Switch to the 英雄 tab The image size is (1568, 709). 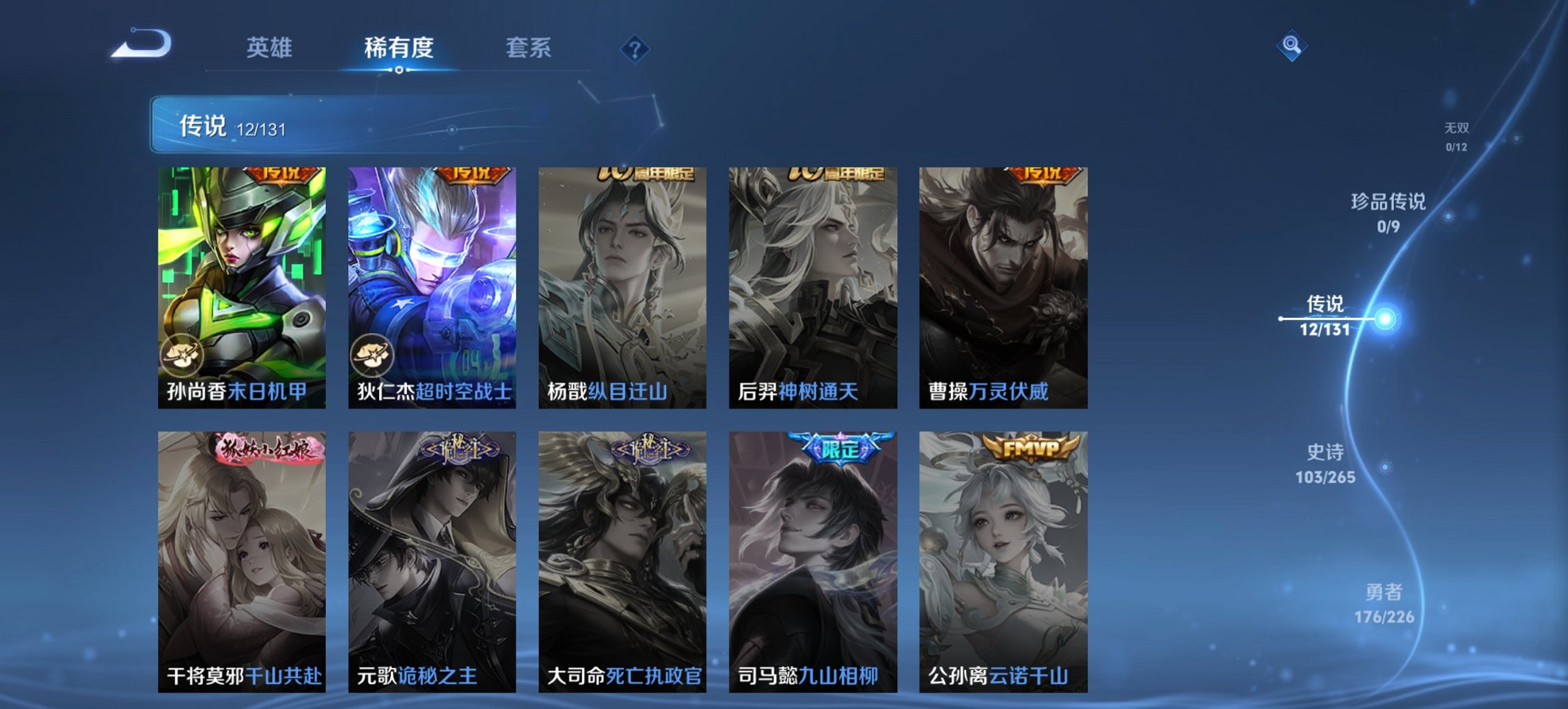(x=271, y=49)
